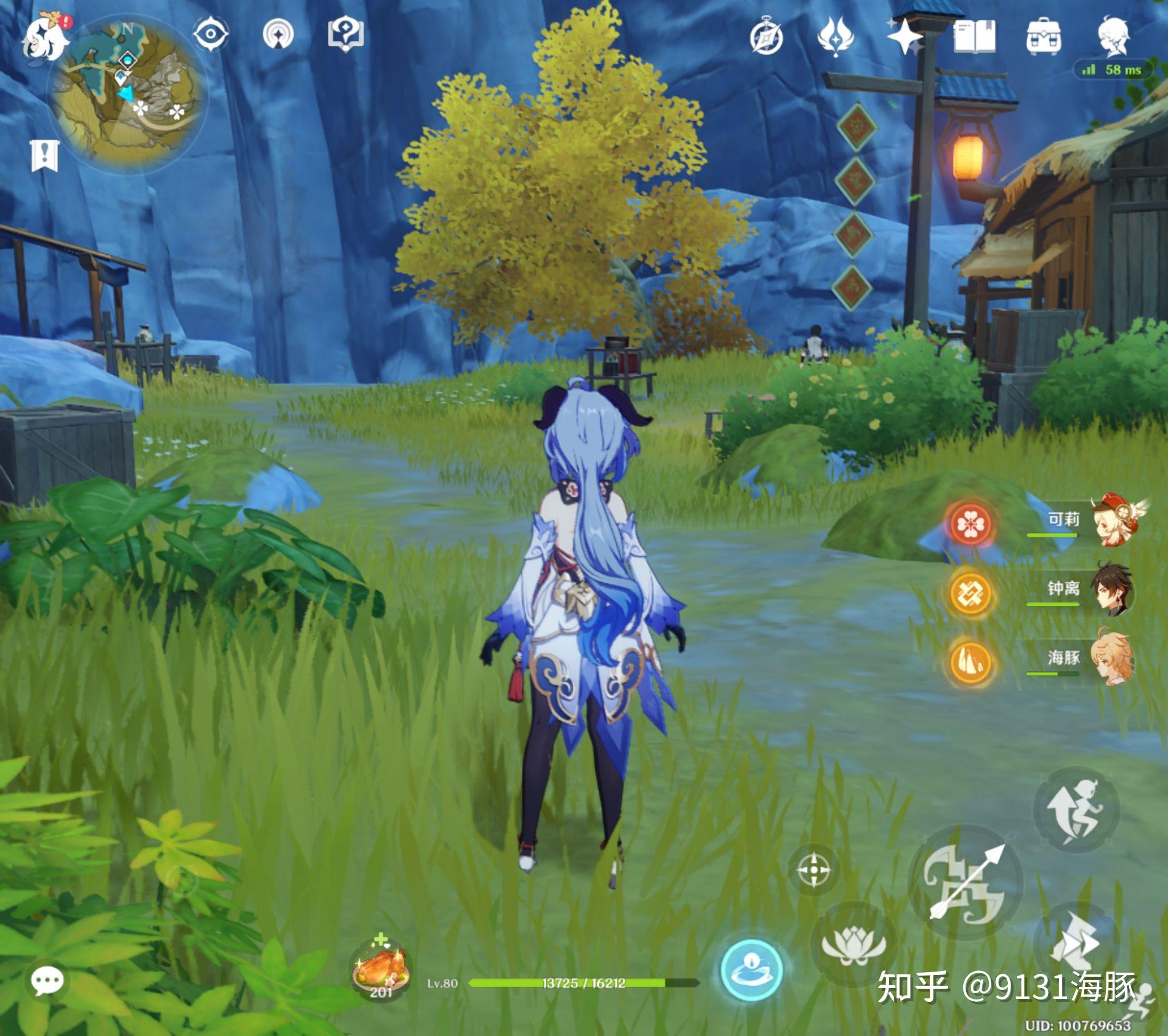Open the backpack inventory
This screenshot has height=1036, width=1168.
point(1044,36)
